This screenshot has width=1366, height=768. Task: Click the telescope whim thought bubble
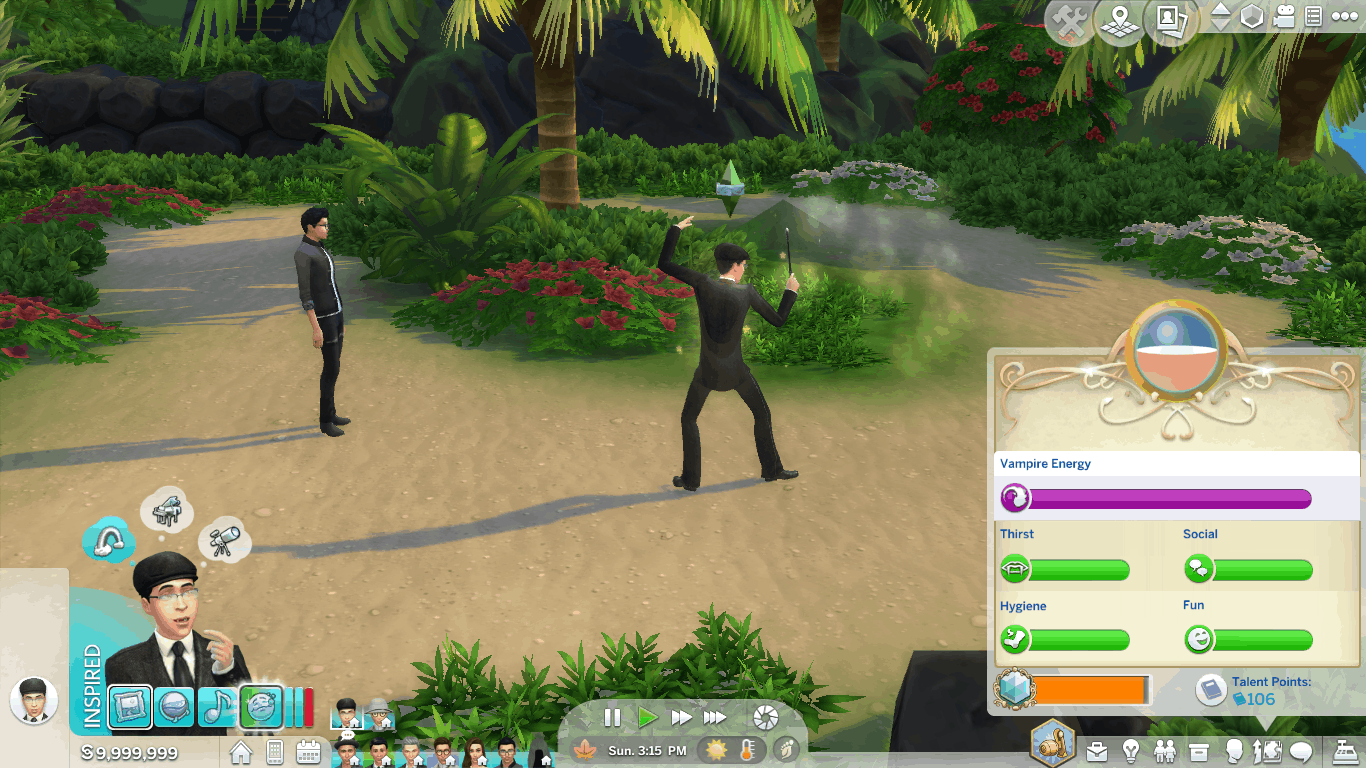point(223,540)
